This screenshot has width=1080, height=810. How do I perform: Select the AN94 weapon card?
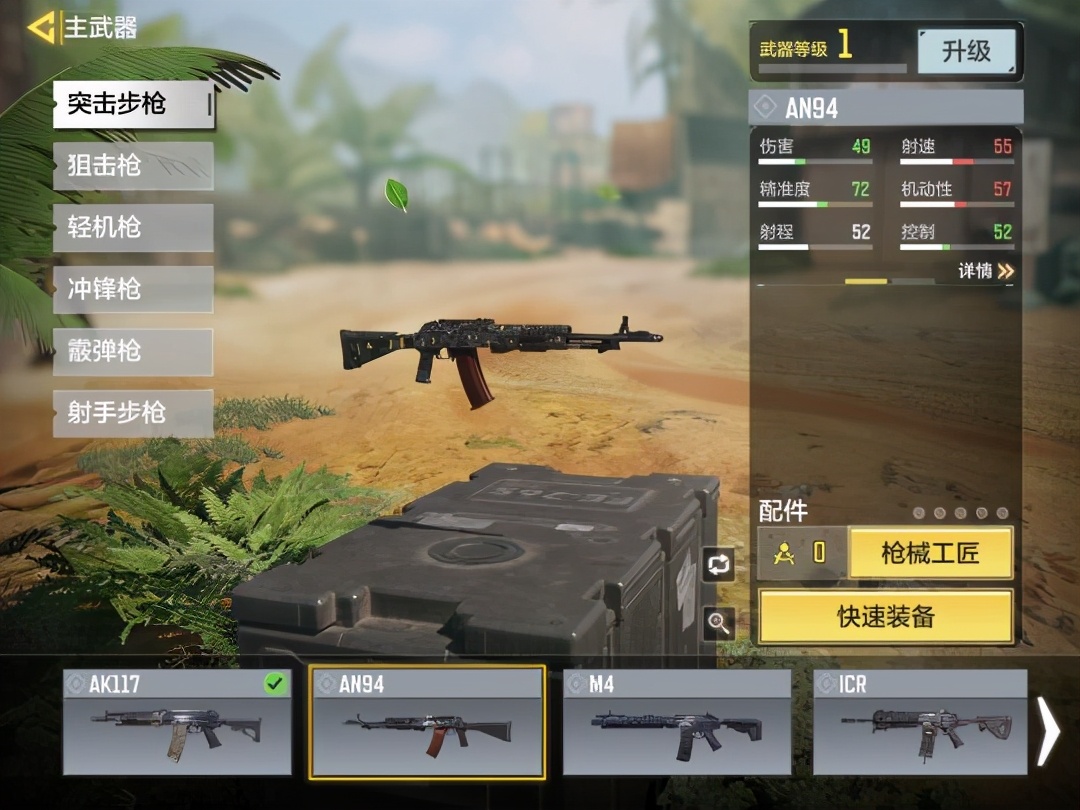[427, 722]
